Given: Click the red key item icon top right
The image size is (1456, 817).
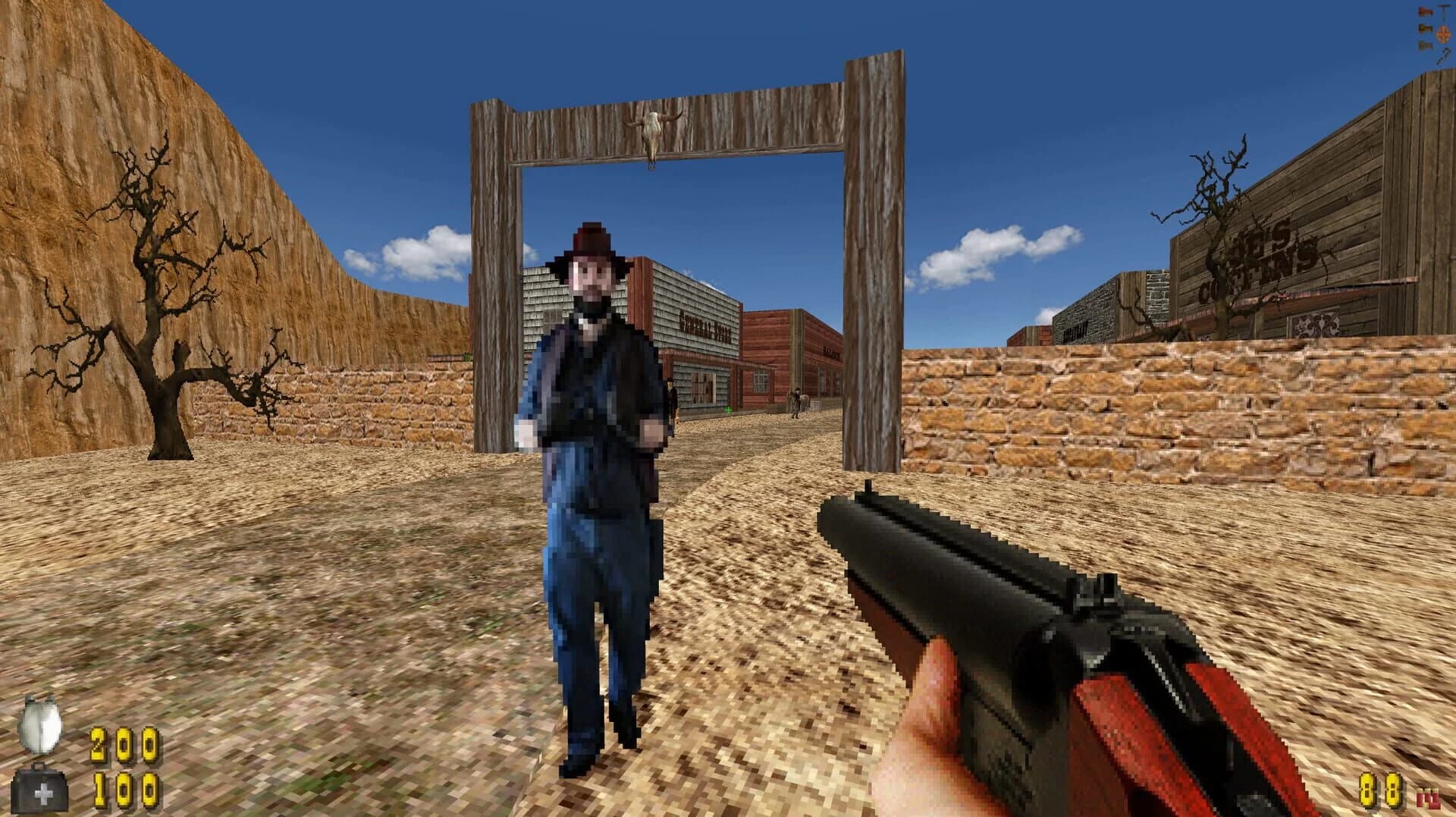Looking at the screenshot, I should click(1425, 11).
